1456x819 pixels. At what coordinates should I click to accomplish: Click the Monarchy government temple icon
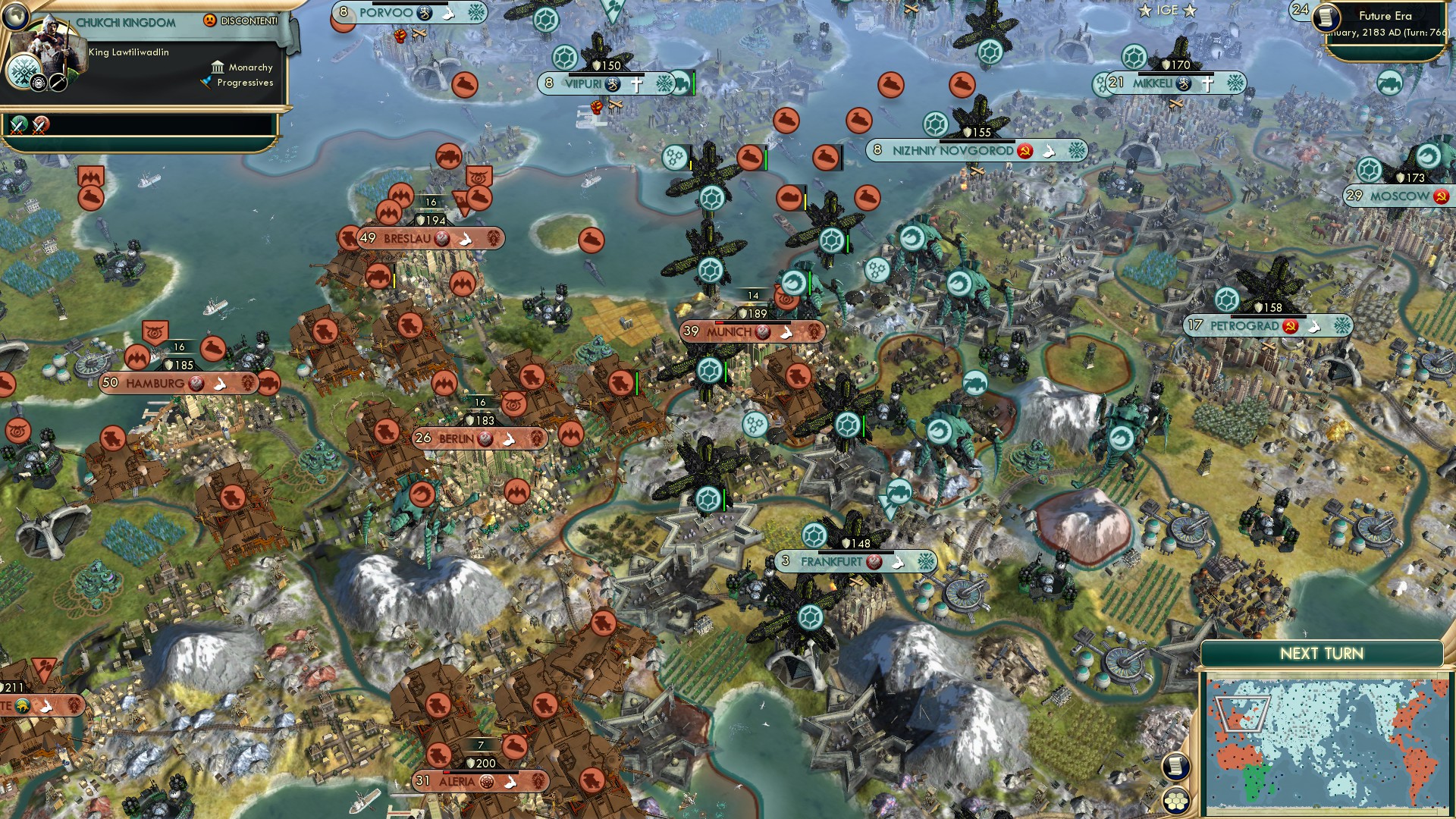(217, 67)
